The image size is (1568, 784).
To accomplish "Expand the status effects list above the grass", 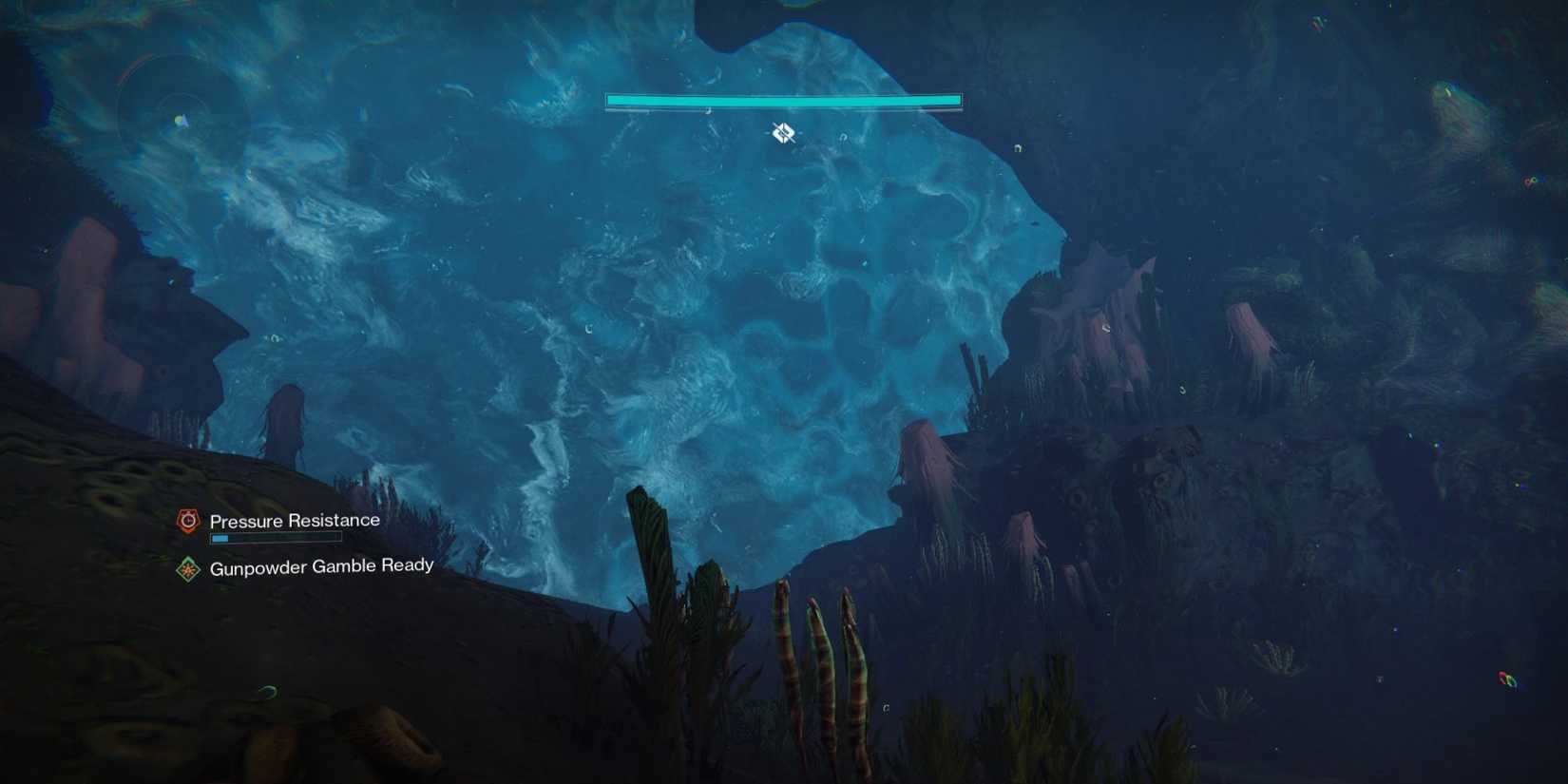I will [x=276, y=542].
